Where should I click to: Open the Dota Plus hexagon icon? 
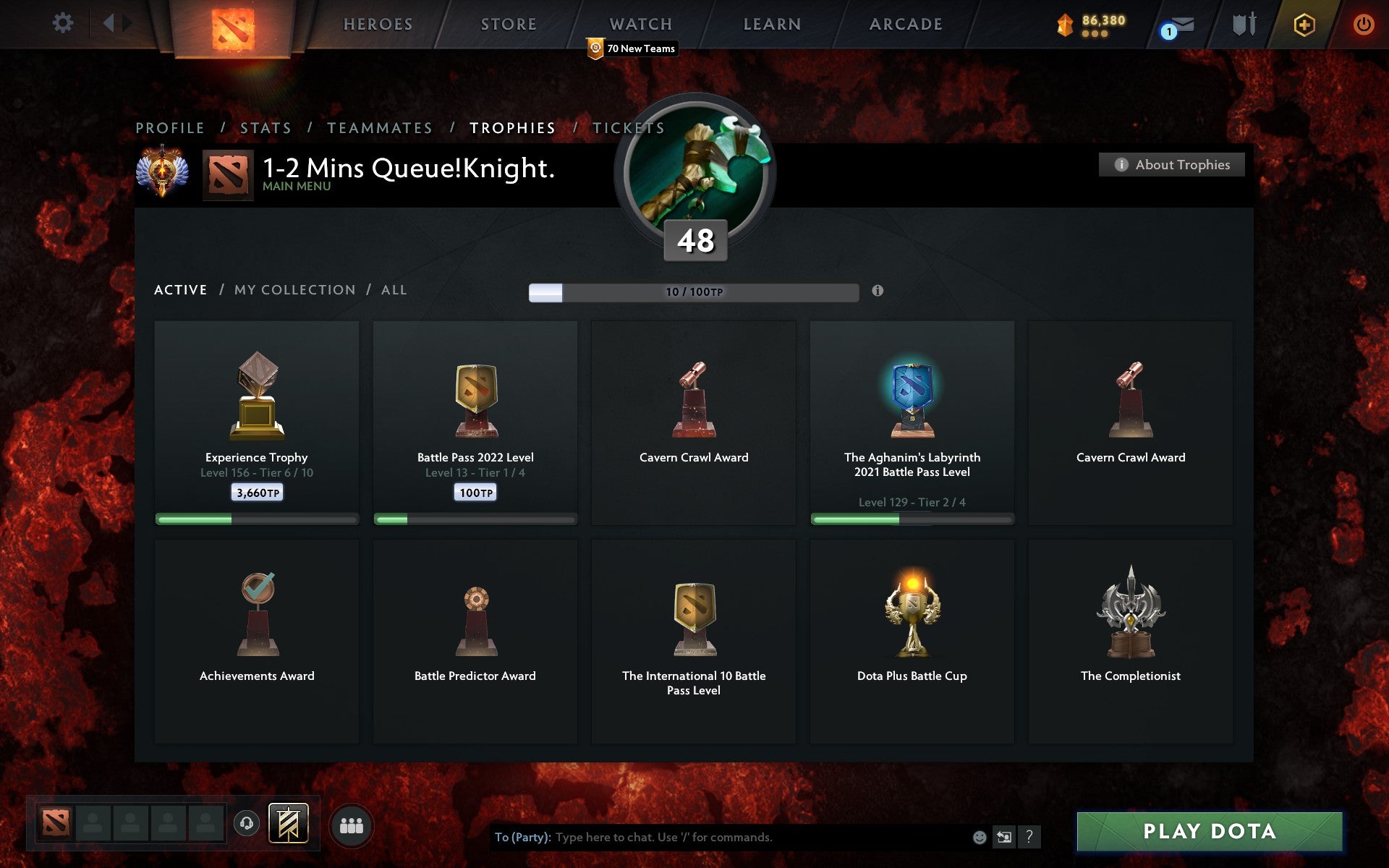pyautogui.click(x=1302, y=24)
